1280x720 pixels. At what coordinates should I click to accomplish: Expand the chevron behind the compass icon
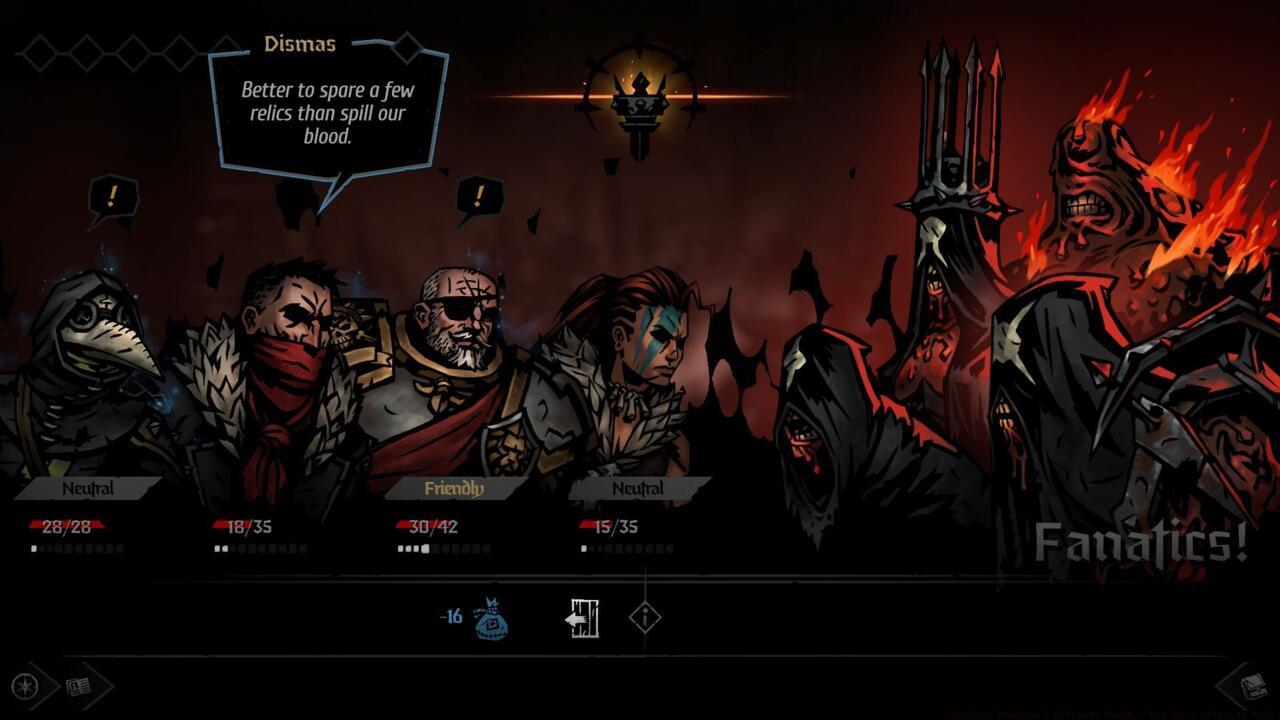tap(50, 688)
